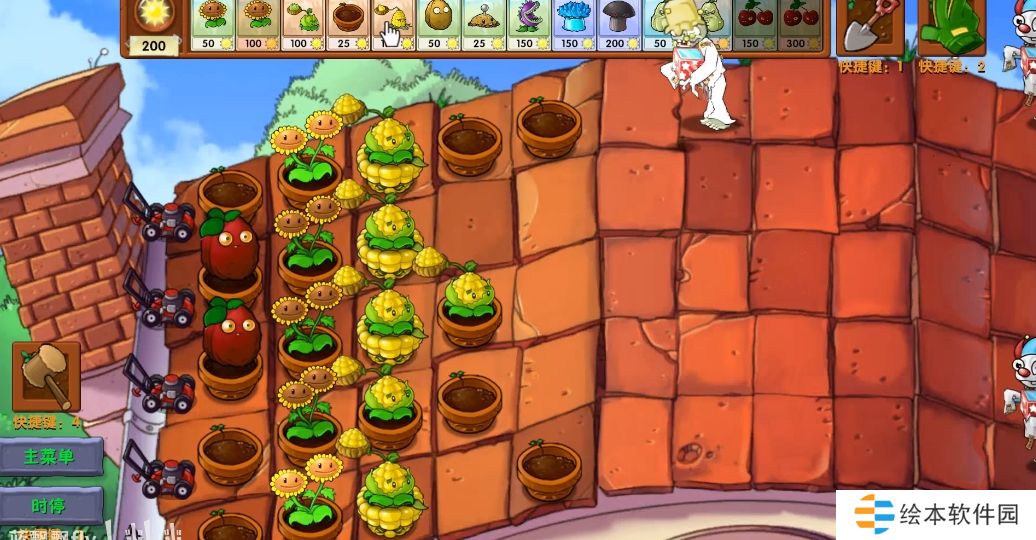Choose the wall-nut seed packet
Screen dimensions: 1036x540
(437, 24)
